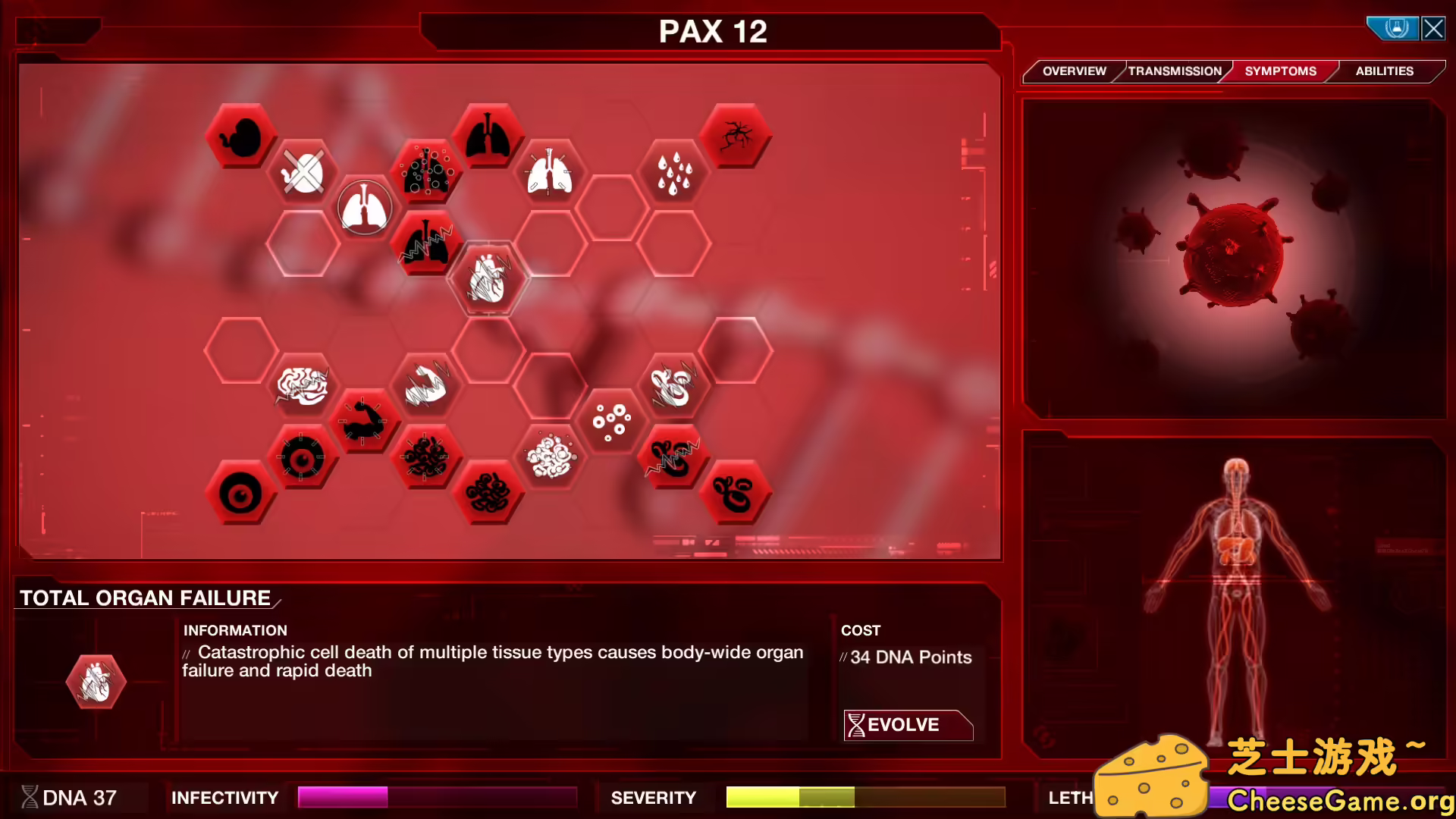The image size is (1456, 819).
Task: Select the white Tumours cell-cluster symptom
Action: [x=551, y=453]
